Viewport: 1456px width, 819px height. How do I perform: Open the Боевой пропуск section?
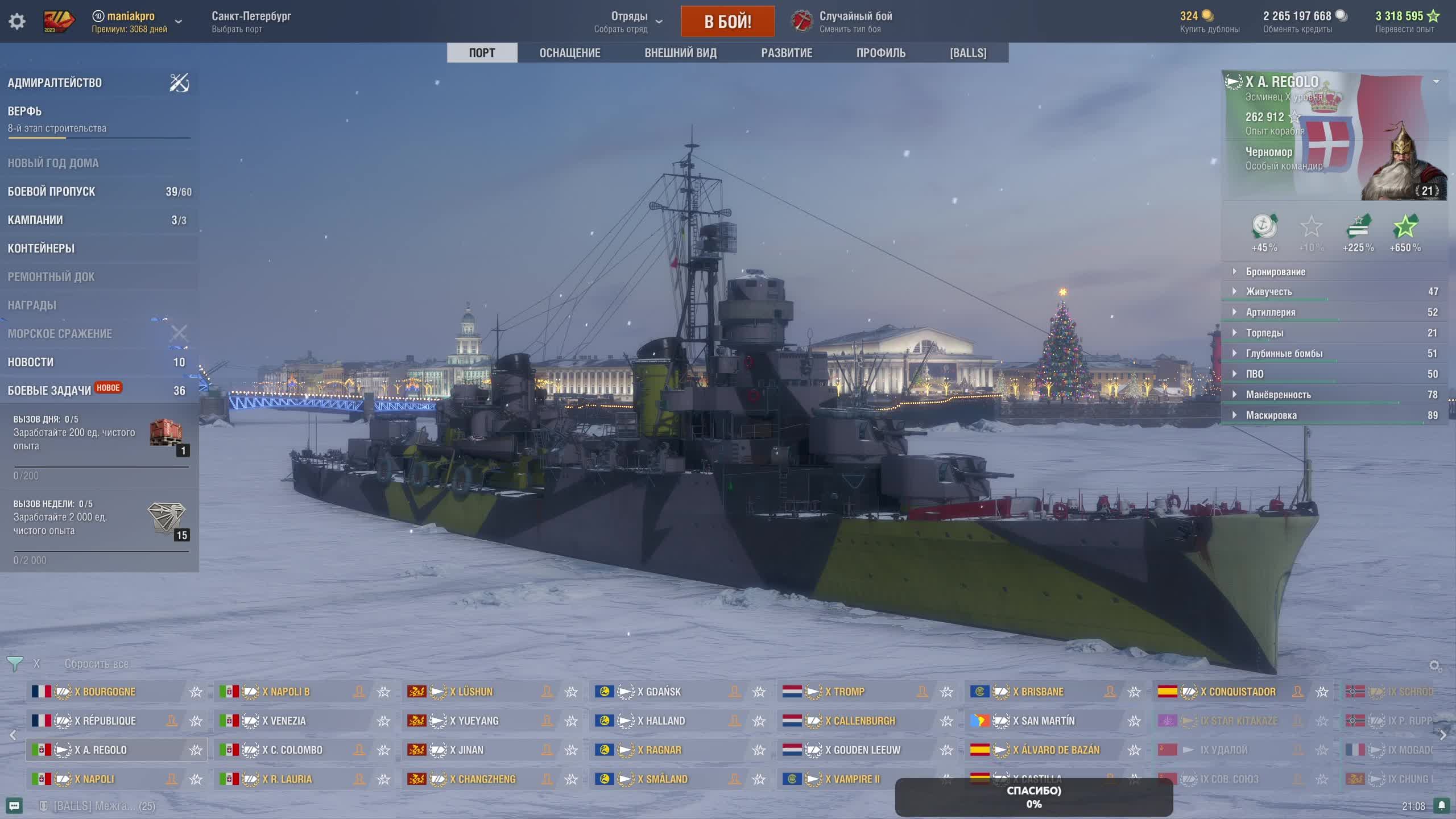tap(51, 192)
